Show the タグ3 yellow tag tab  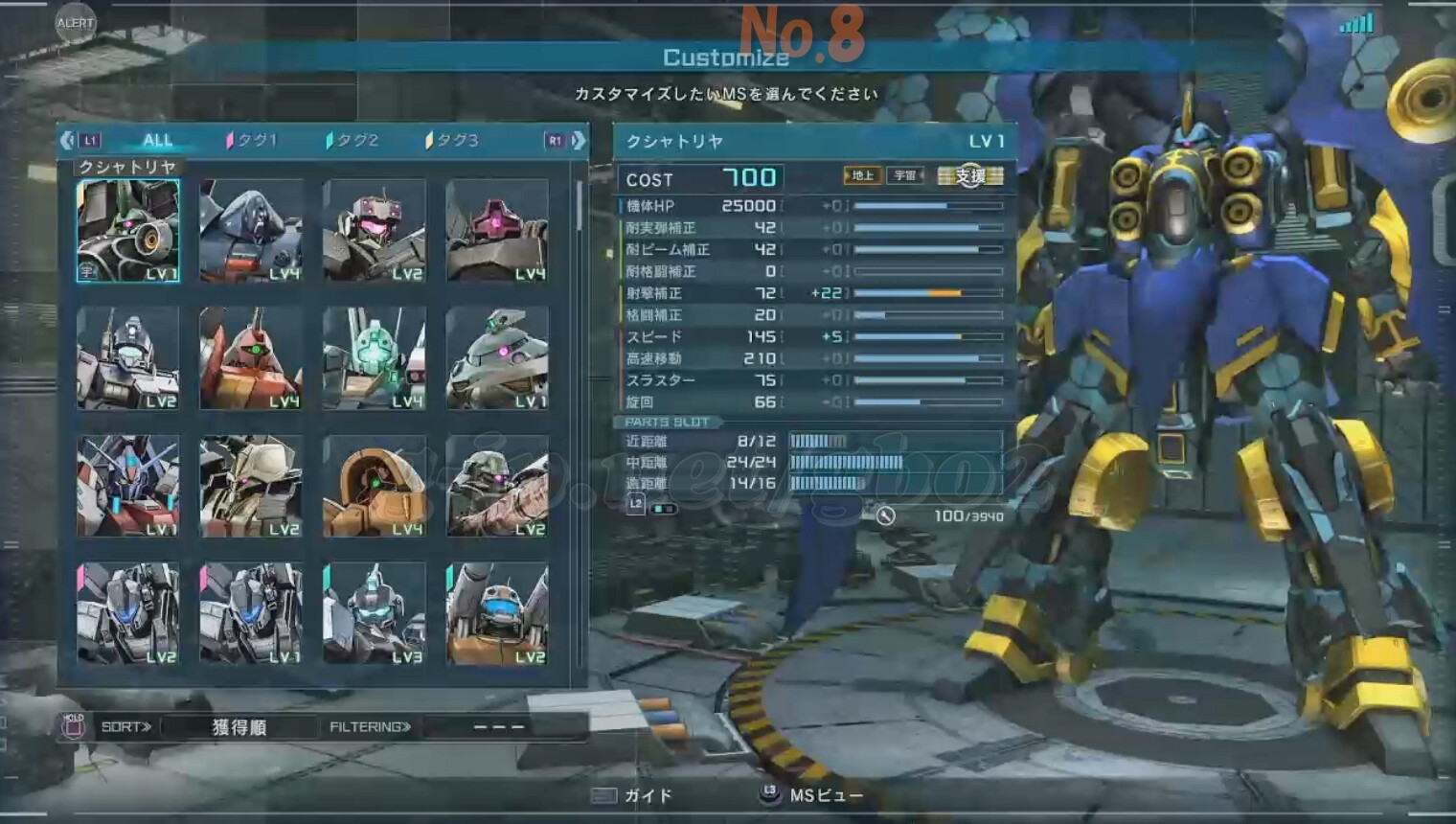pos(452,140)
